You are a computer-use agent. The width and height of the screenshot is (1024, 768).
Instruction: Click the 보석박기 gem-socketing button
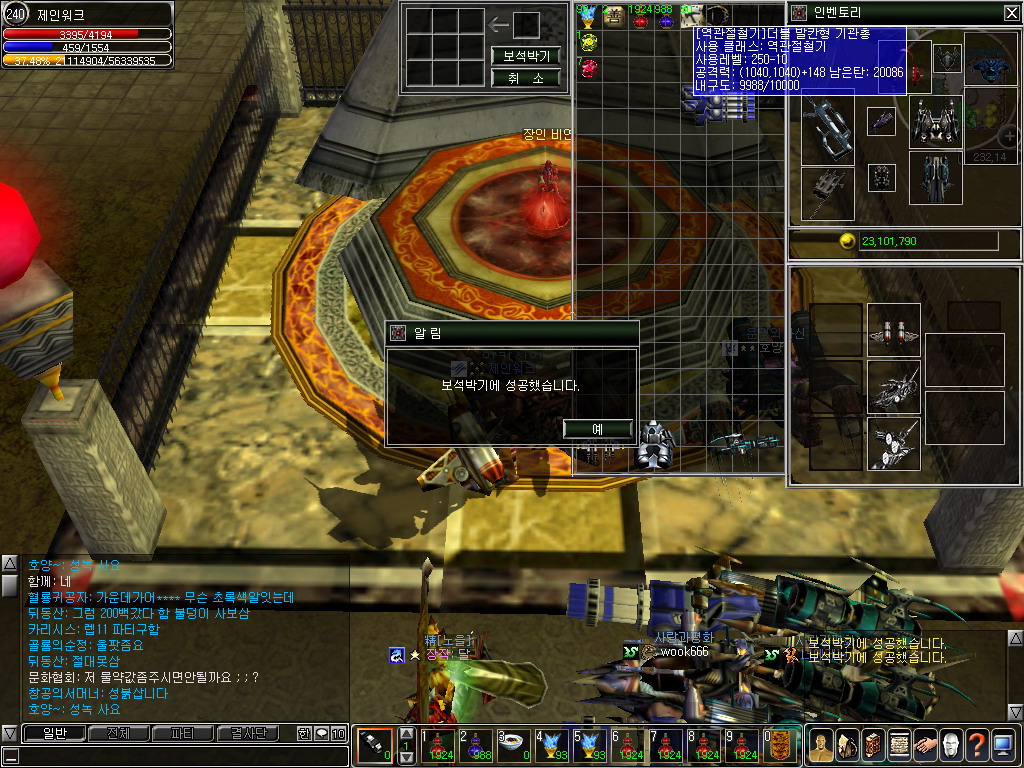[525, 55]
